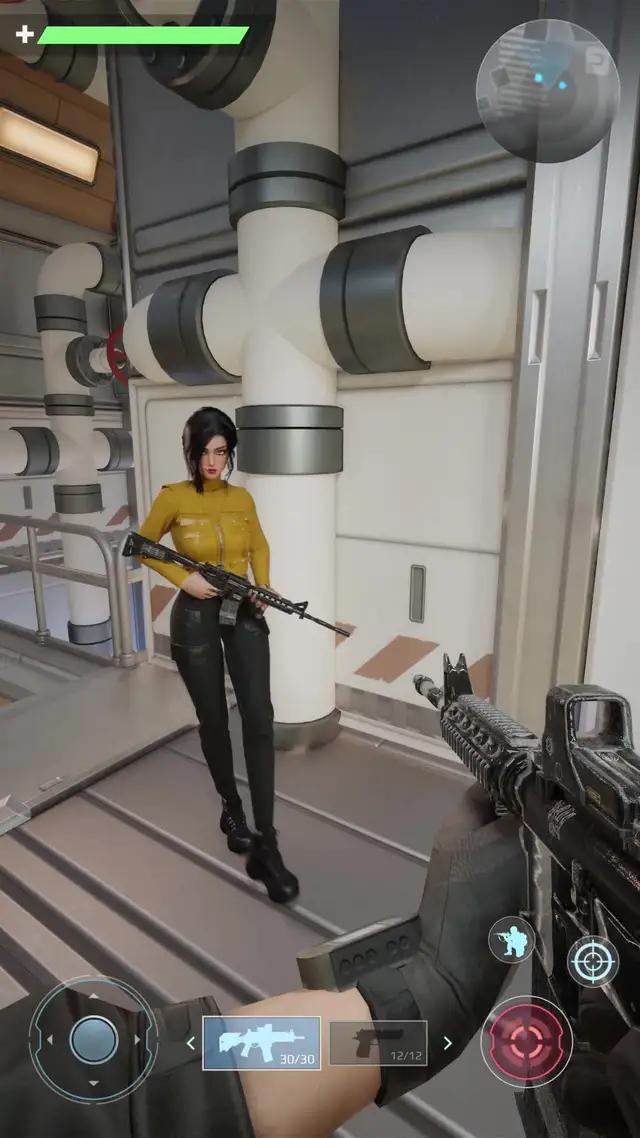Activate the crosshair aim button

pyautogui.click(x=593, y=962)
